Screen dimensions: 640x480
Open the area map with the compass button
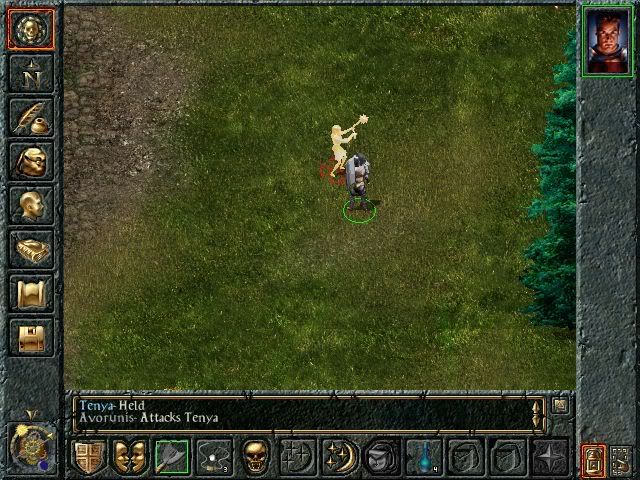click(x=30, y=73)
